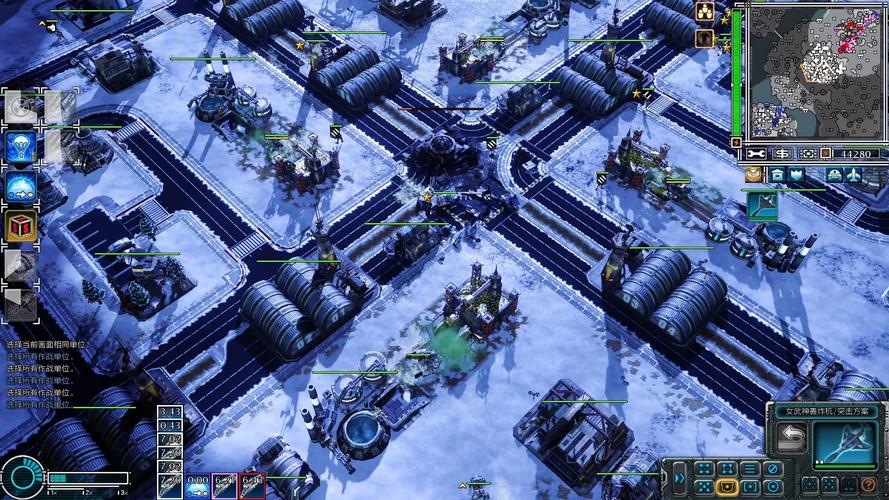Activate the blue freeze-burst support power
The image size is (889, 500).
21,186
